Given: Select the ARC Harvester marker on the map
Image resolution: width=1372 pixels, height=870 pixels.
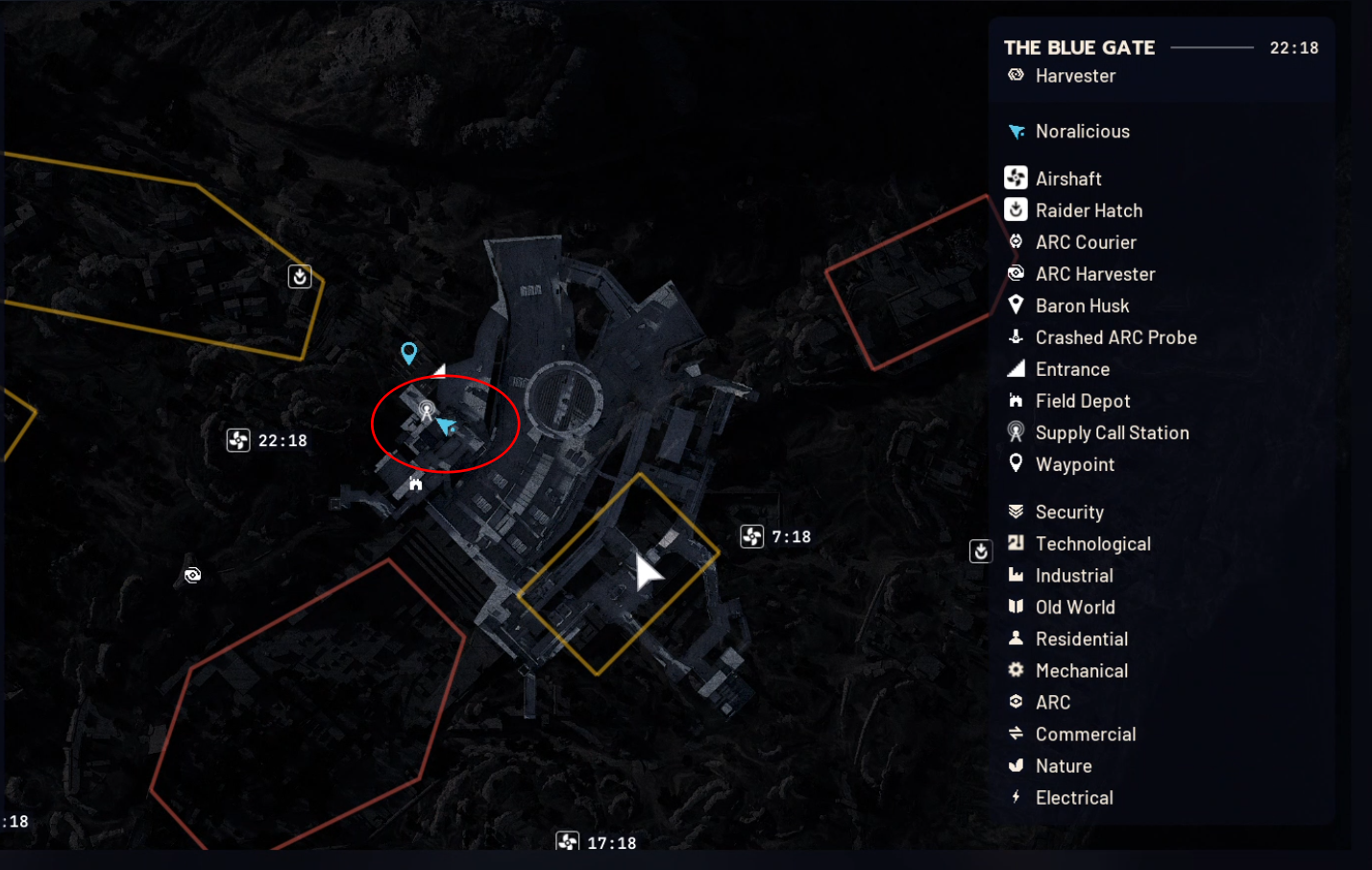Looking at the screenshot, I should pos(193,575).
